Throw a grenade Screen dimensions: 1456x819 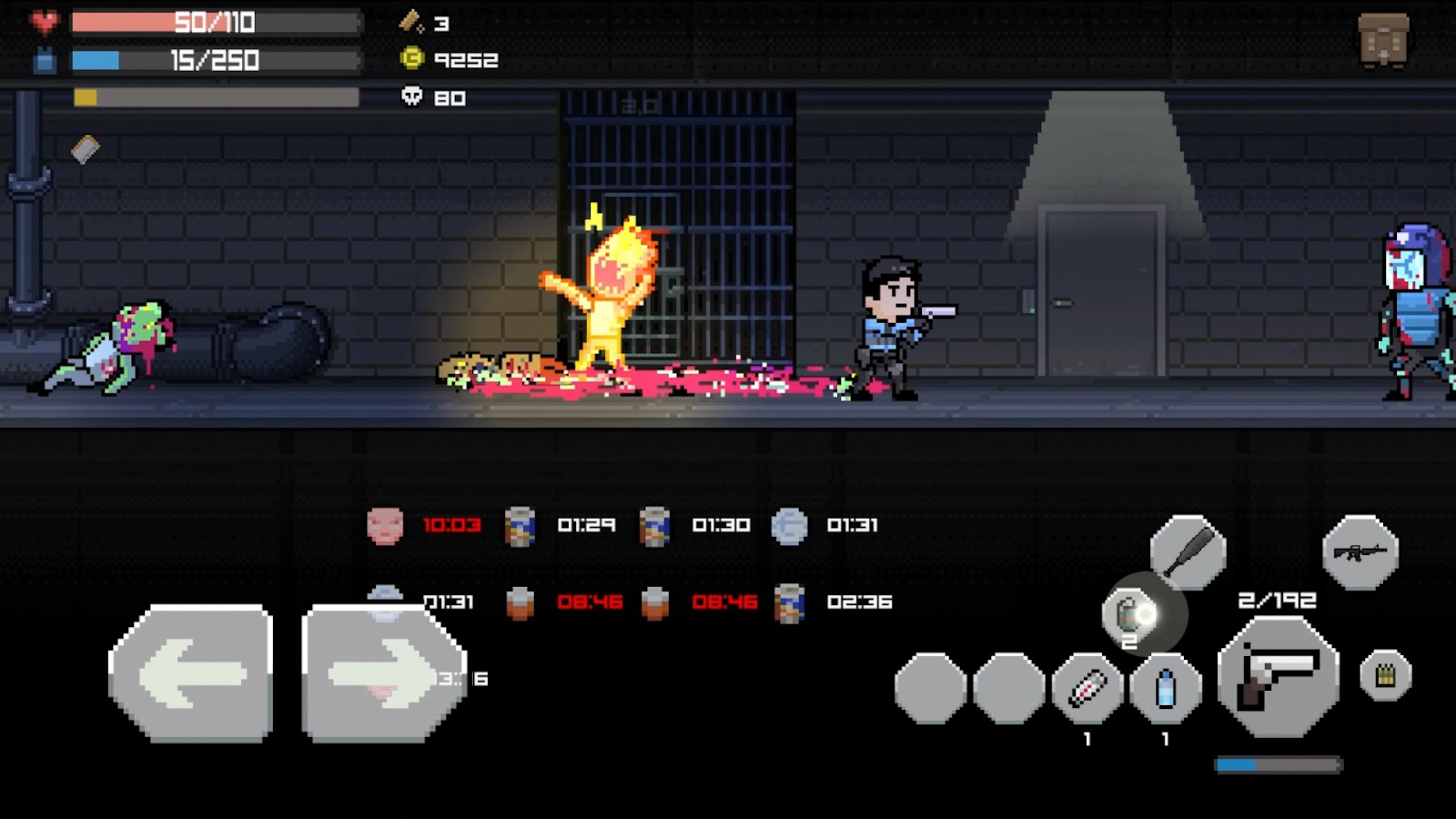click(1131, 615)
